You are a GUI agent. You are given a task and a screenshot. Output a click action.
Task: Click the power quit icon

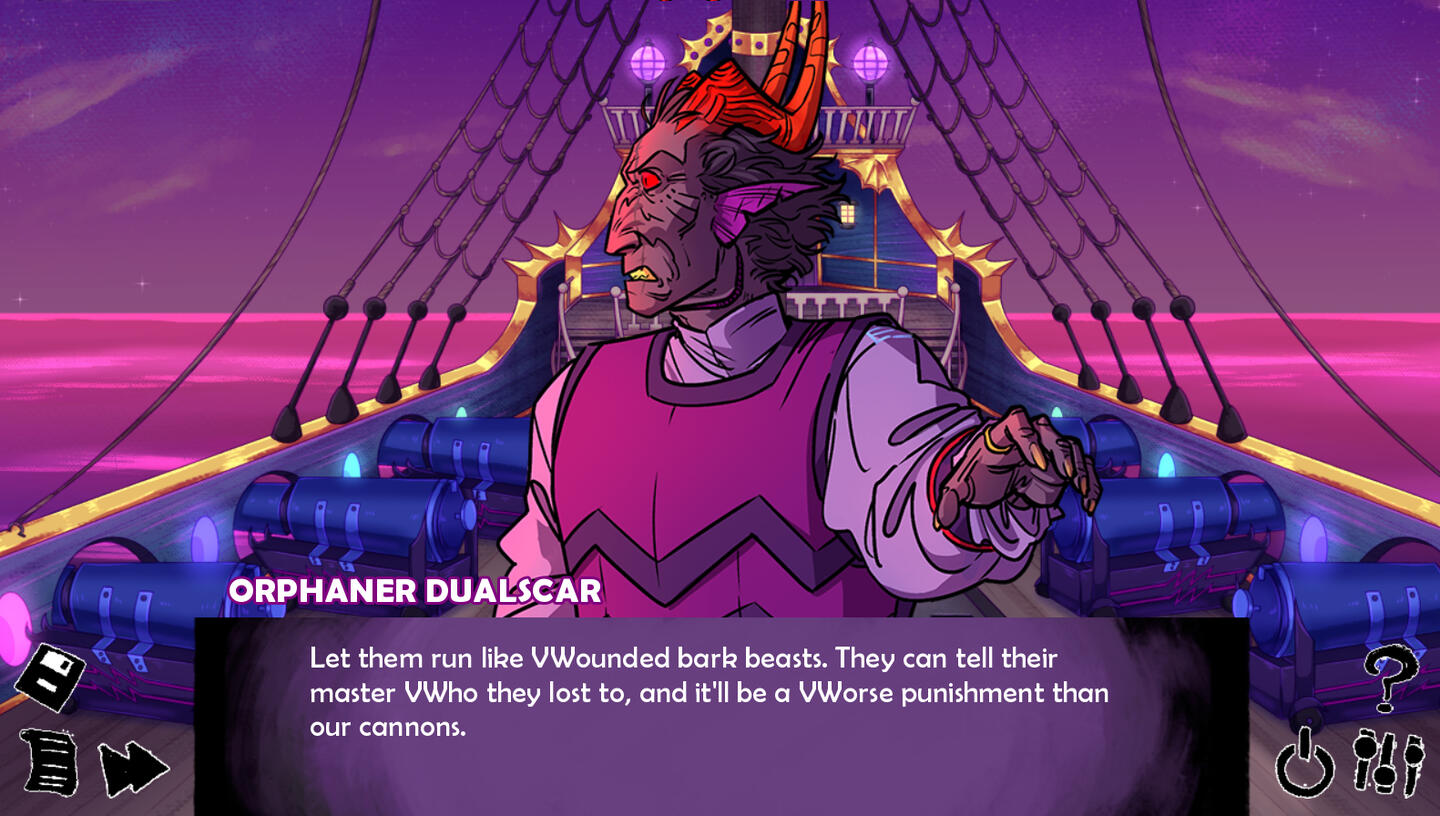click(x=1305, y=766)
